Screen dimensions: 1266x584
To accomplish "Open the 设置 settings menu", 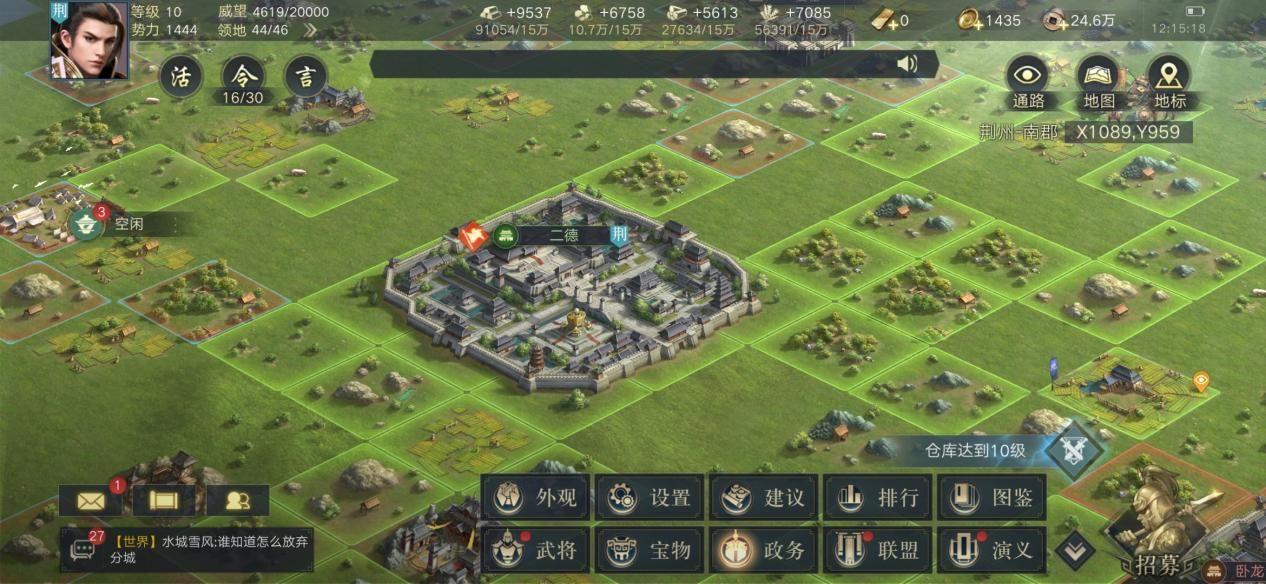I will click(651, 497).
